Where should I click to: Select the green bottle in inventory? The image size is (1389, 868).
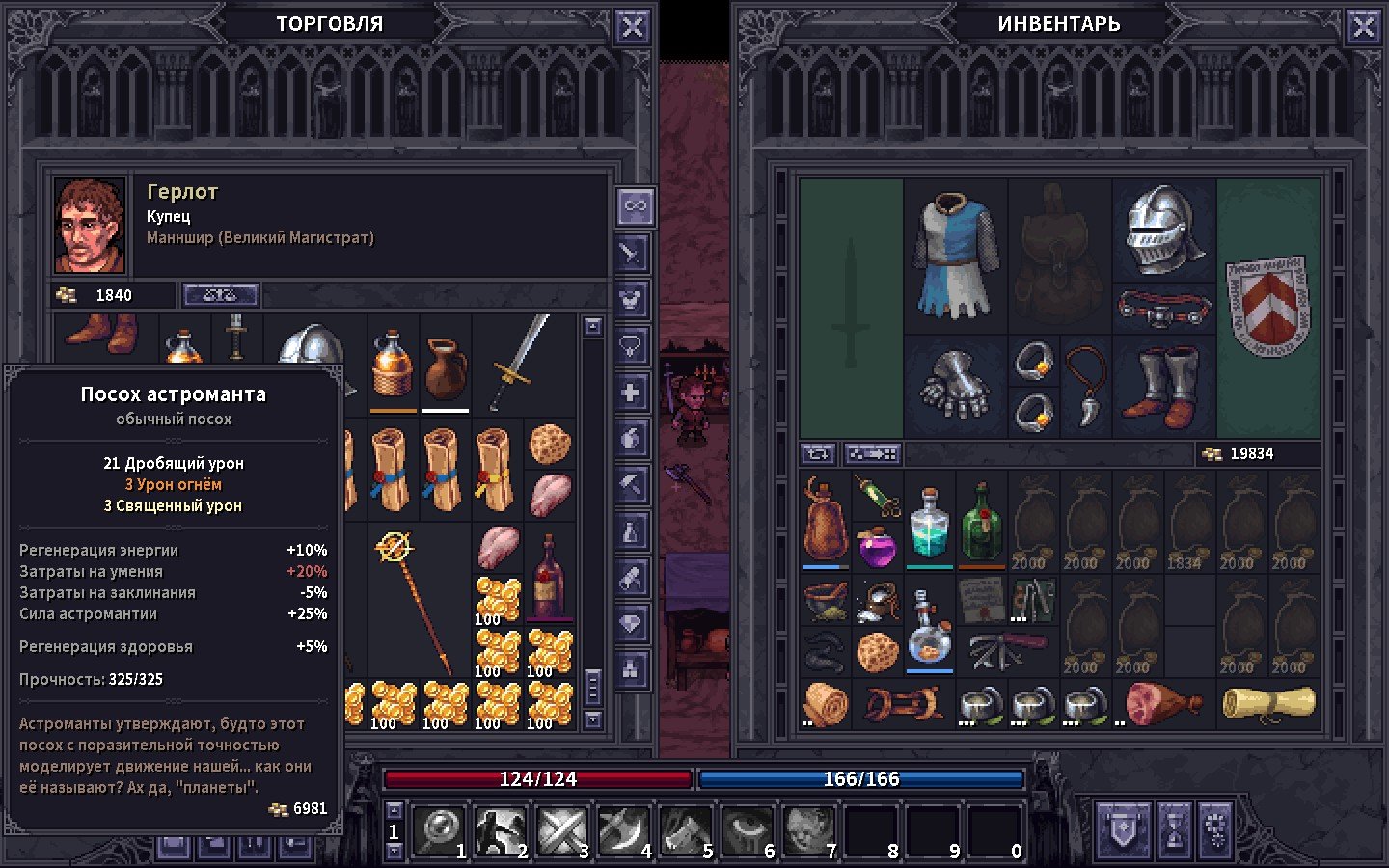click(x=981, y=524)
